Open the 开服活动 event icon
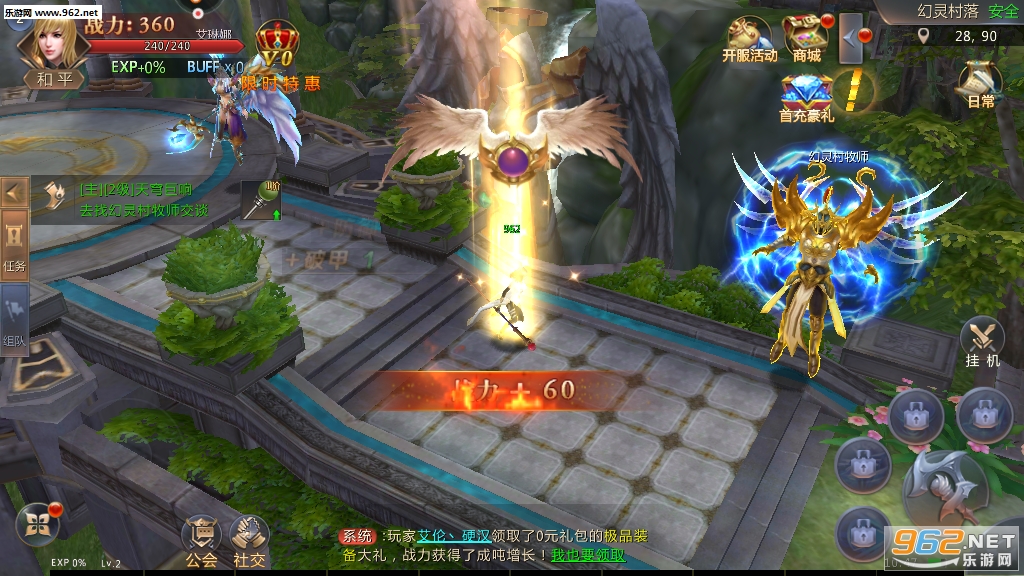This screenshot has width=1024, height=576. coord(749,39)
